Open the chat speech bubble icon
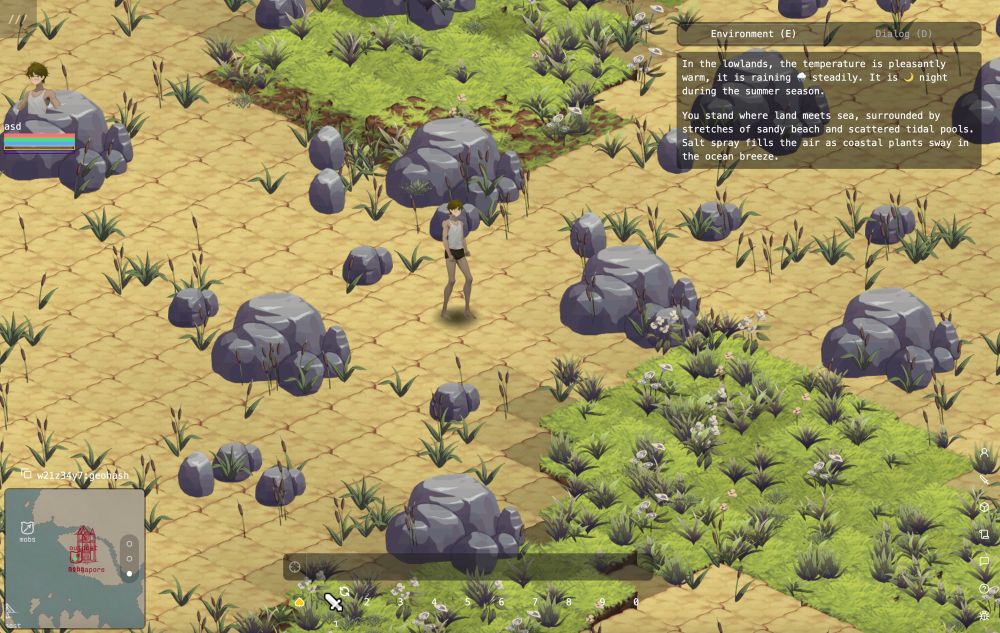1000x633 pixels. tap(984, 561)
